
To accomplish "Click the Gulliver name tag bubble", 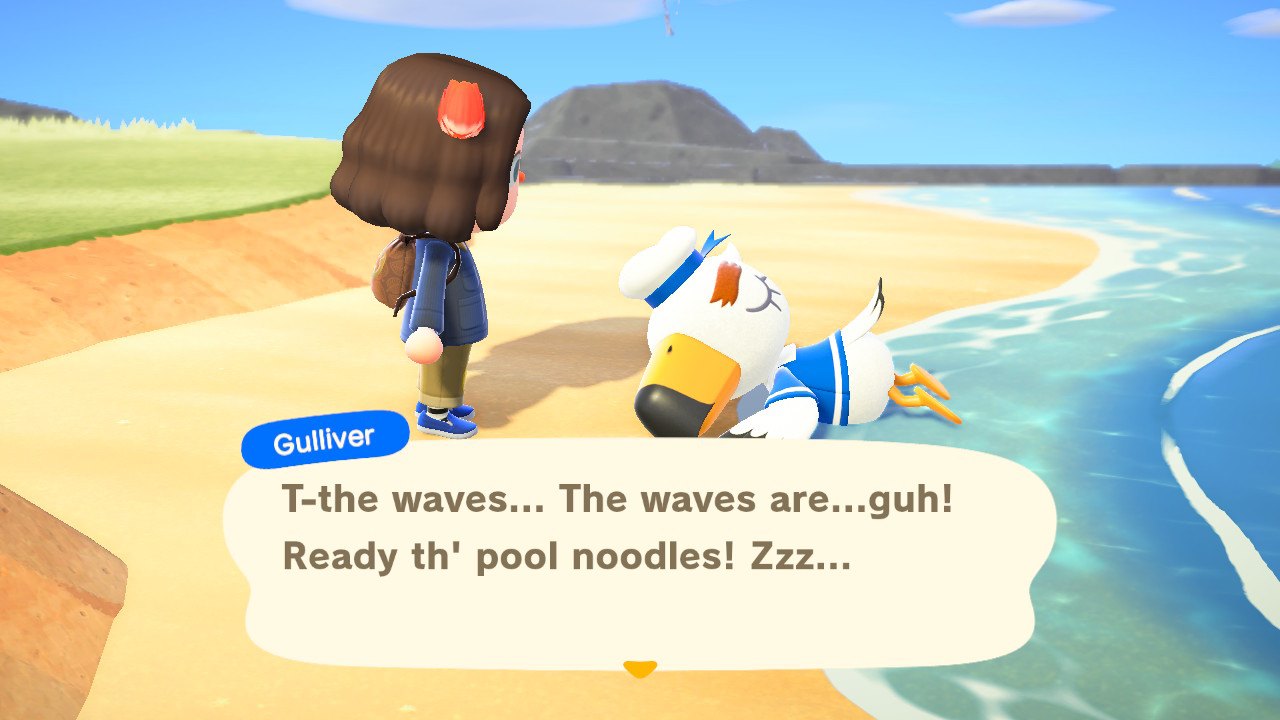I will tap(324, 435).
